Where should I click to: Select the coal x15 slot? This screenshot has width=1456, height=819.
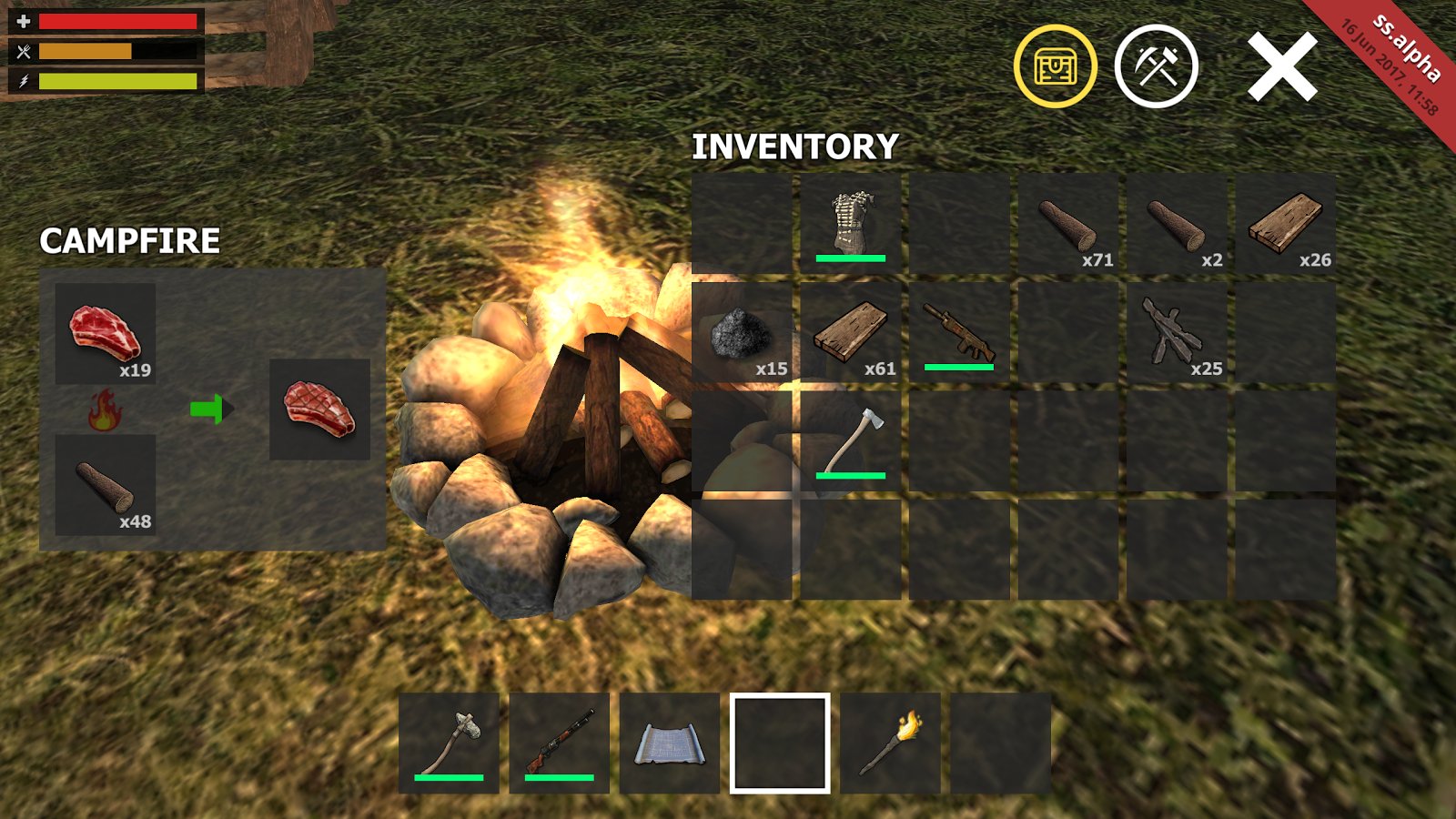(x=742, y=332)
